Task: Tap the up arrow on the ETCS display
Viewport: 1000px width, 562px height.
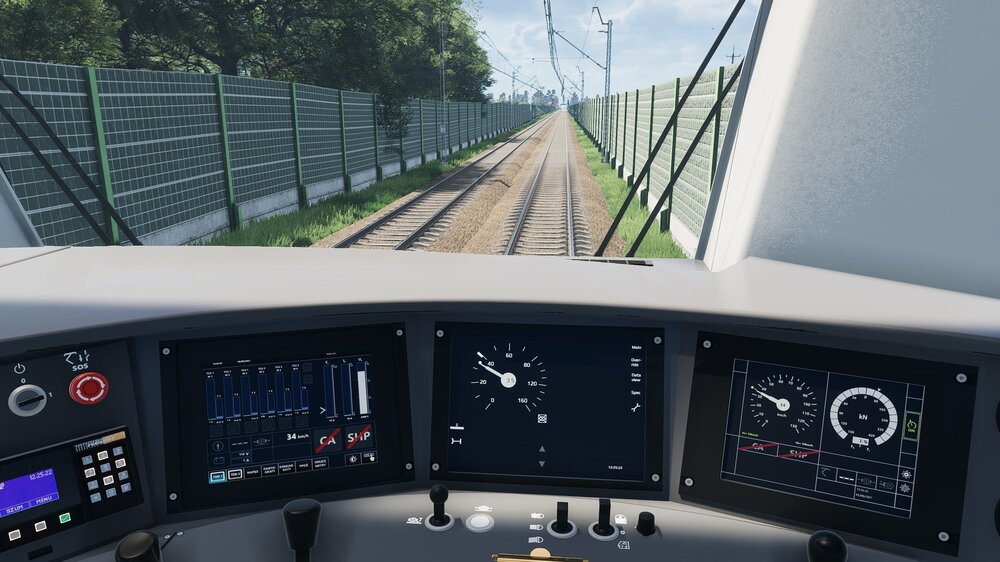Action: (543, 448)
